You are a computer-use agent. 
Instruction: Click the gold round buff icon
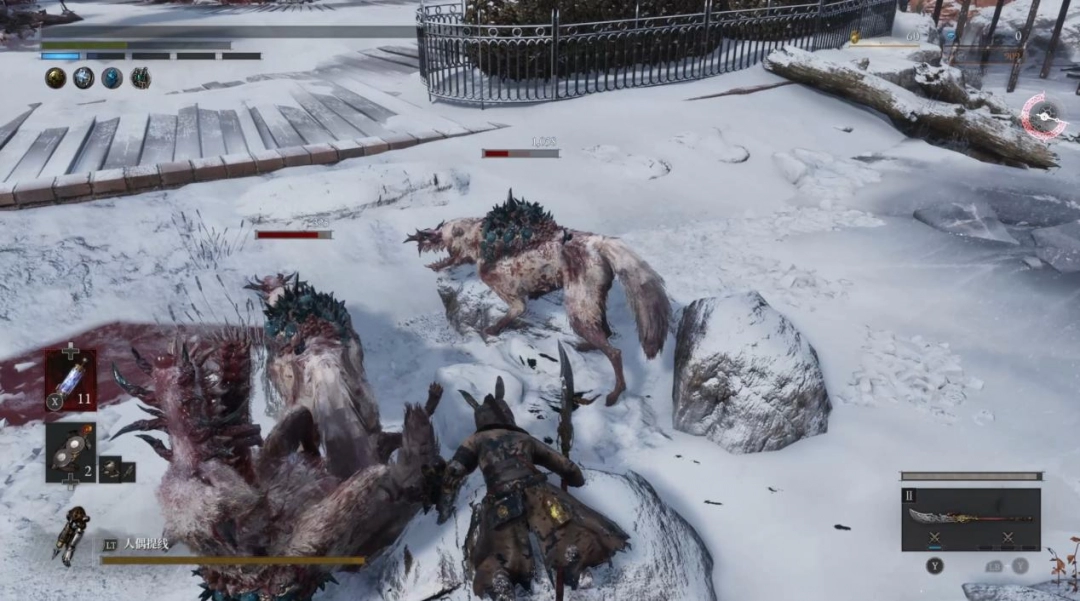55,78
